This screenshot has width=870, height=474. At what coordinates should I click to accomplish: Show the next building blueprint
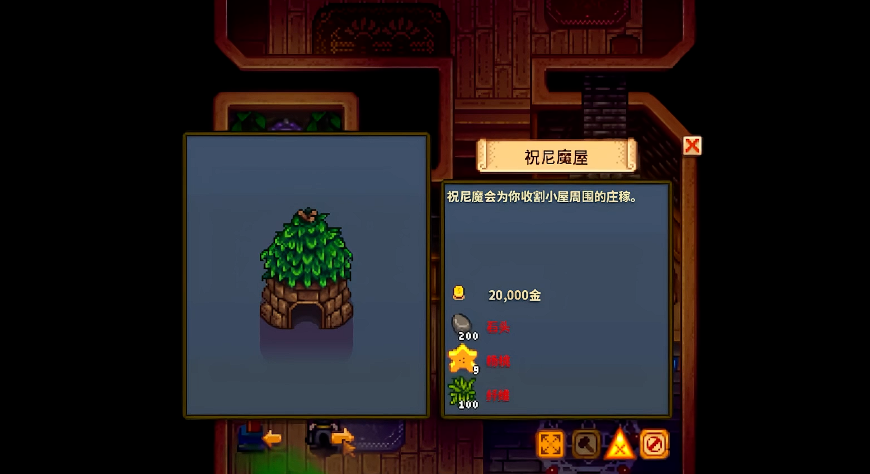point(342,437)
